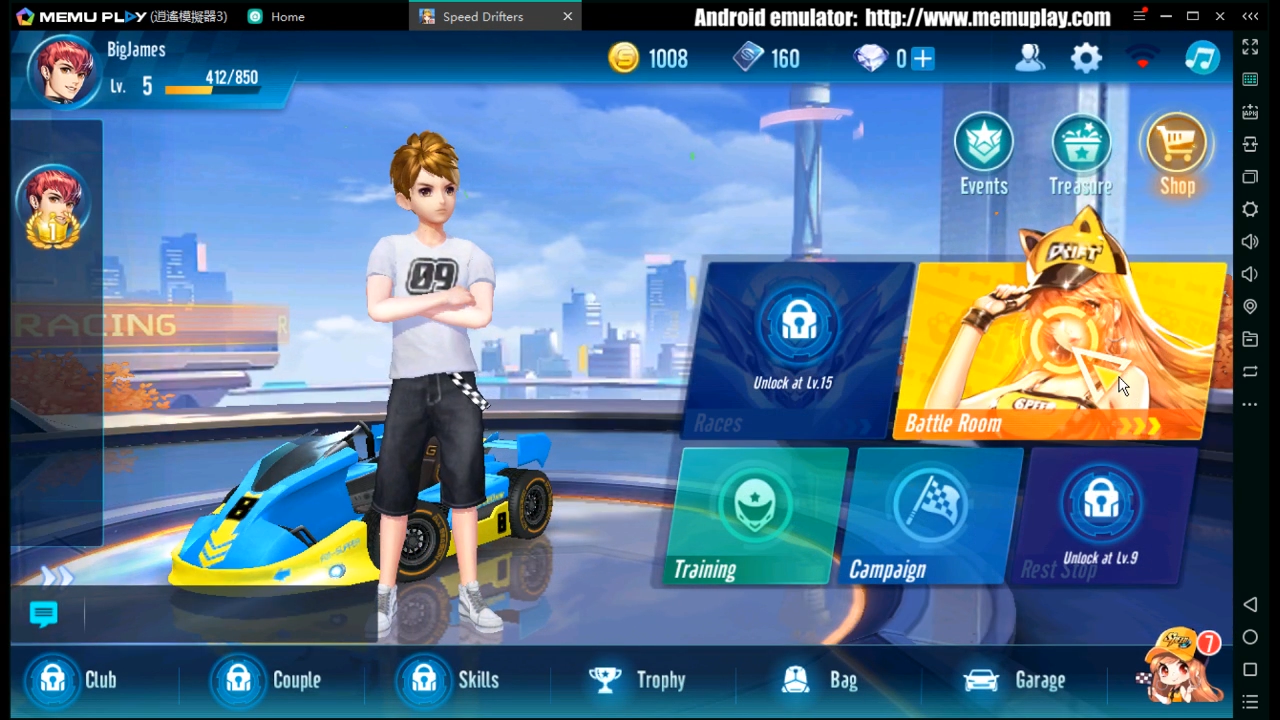The height and width of the screenshot is (720, 1280).
Task: Switch to the Home tab
Action: 287,16
